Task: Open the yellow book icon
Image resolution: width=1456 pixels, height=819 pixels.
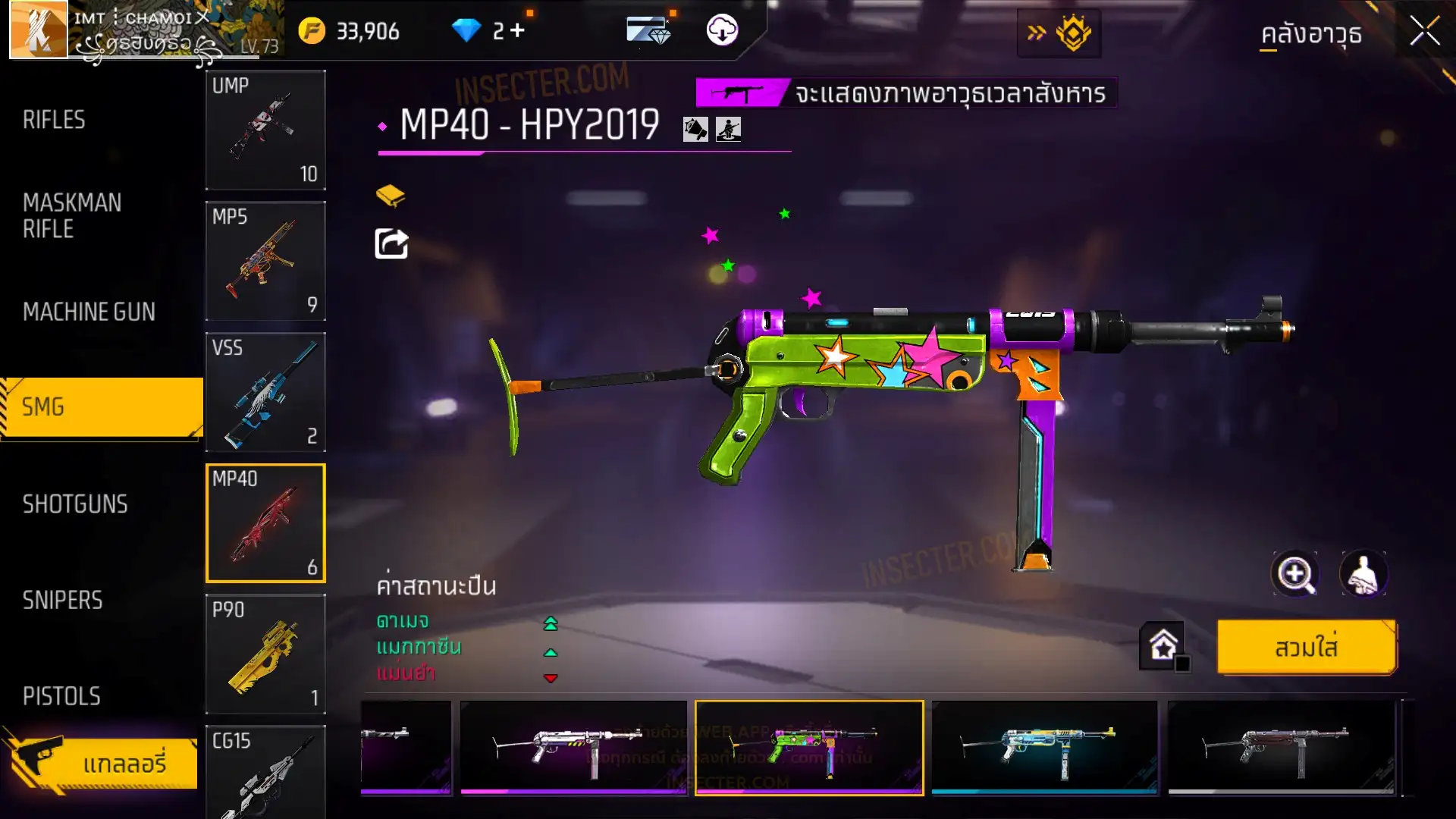Action: click(391, 196)
